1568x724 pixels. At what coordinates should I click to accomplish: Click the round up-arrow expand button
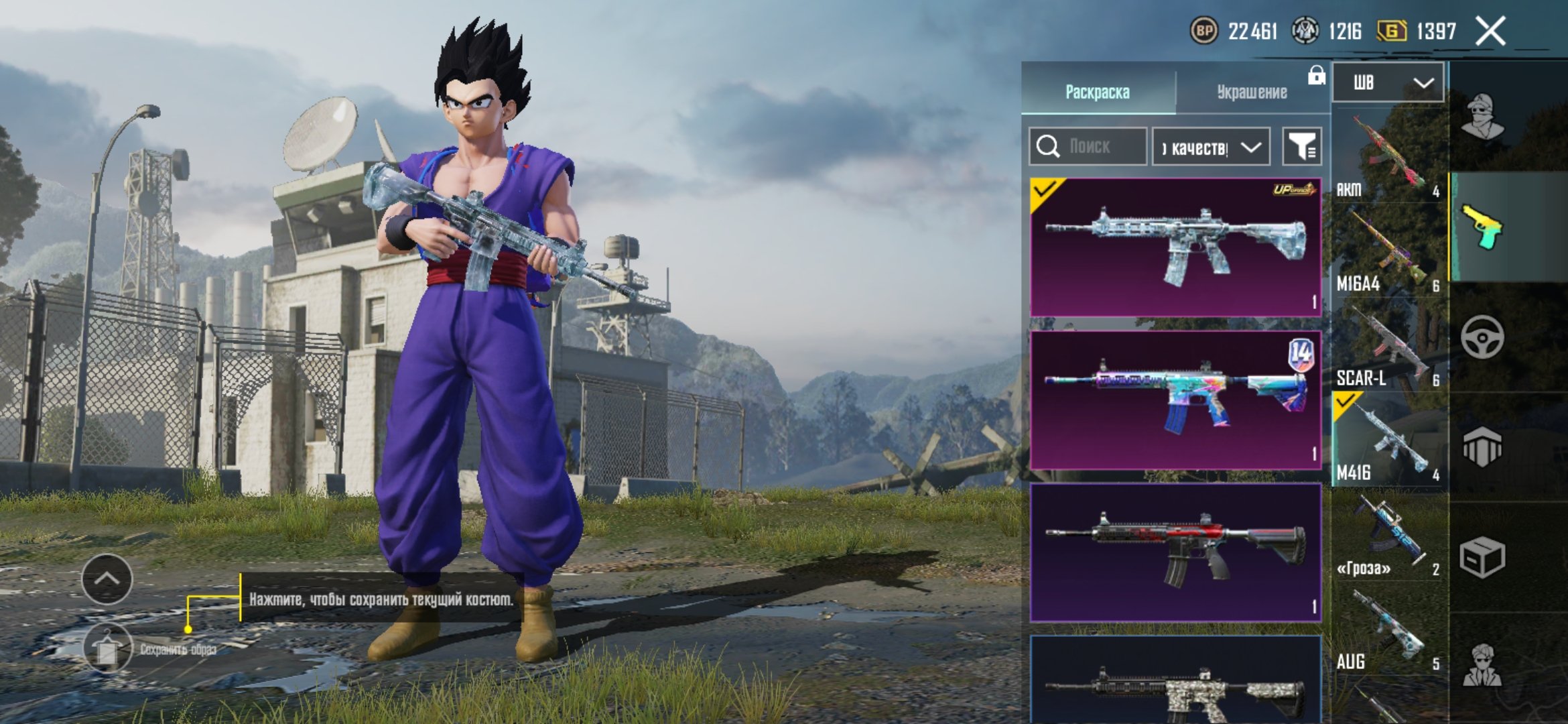coord(107,579)
